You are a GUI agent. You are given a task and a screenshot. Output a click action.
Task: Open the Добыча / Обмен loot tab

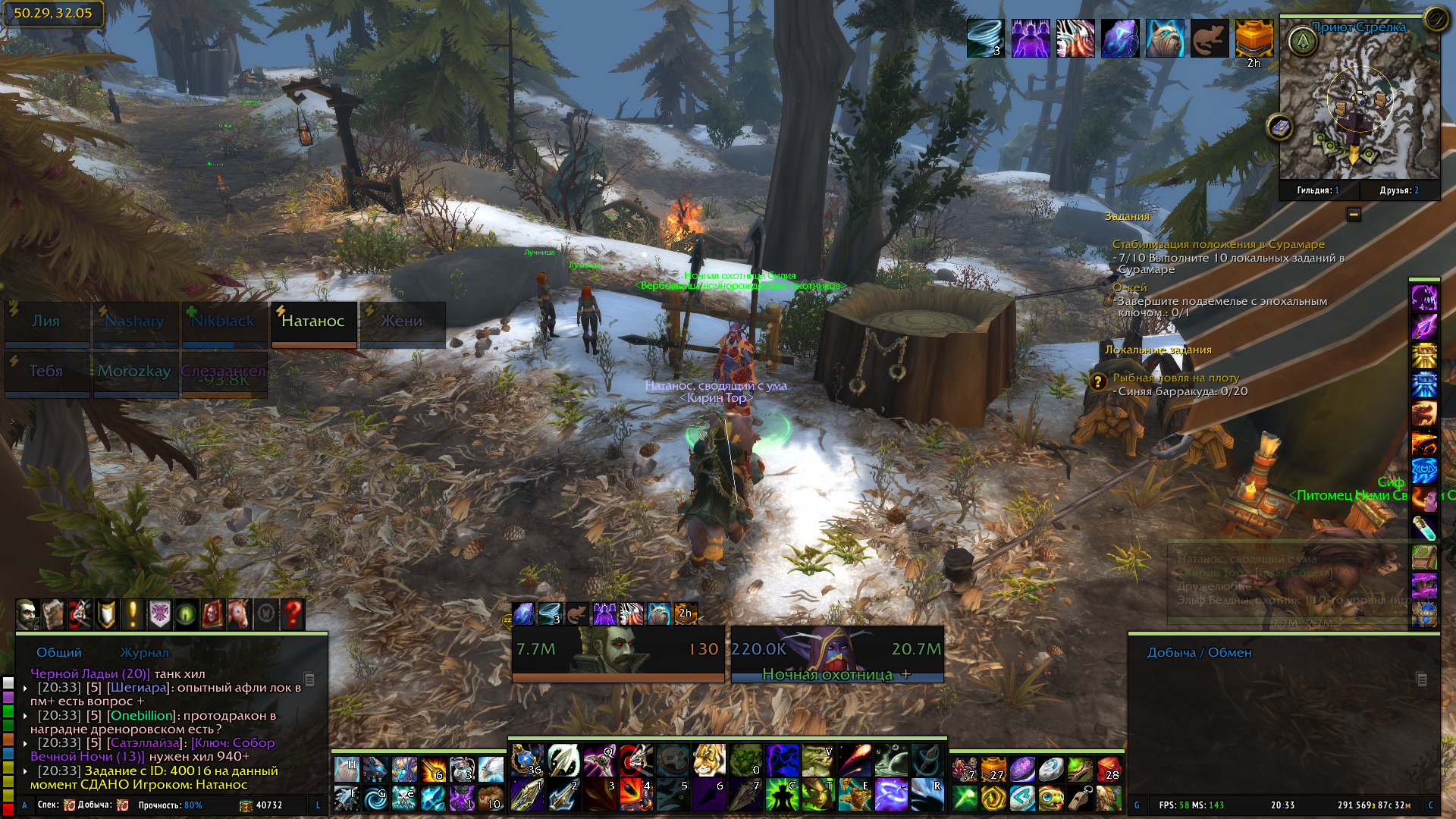(x=1199, y=652)
